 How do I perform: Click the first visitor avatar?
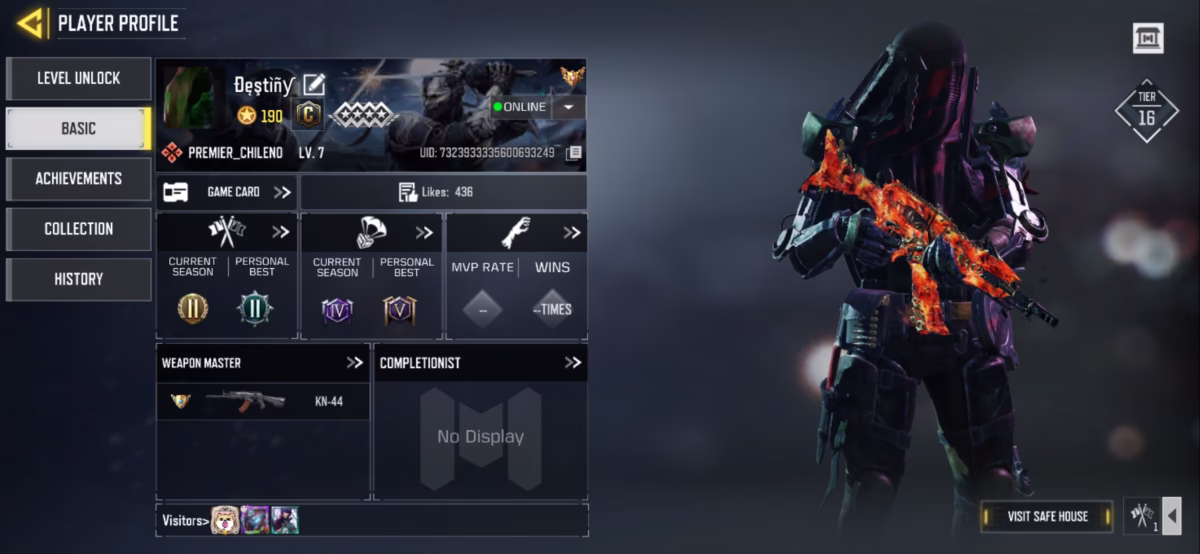click(x=225, y=520)
